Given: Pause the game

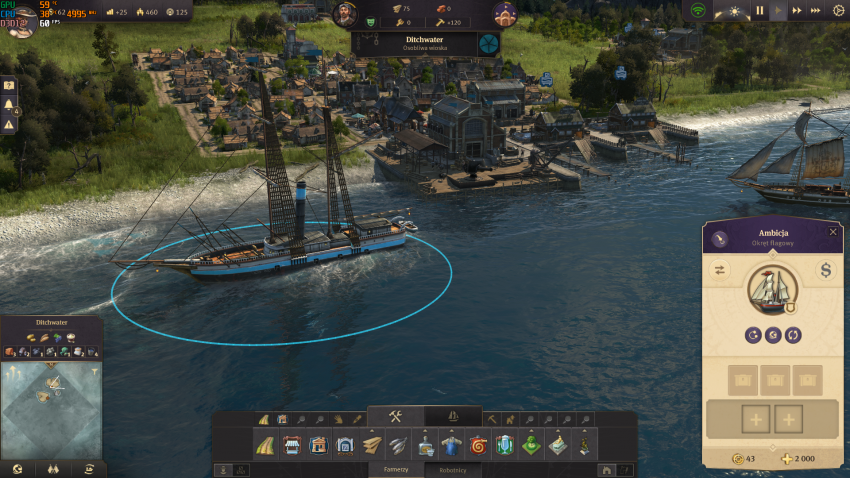Looking at the screenshot, I should point(759,11).
